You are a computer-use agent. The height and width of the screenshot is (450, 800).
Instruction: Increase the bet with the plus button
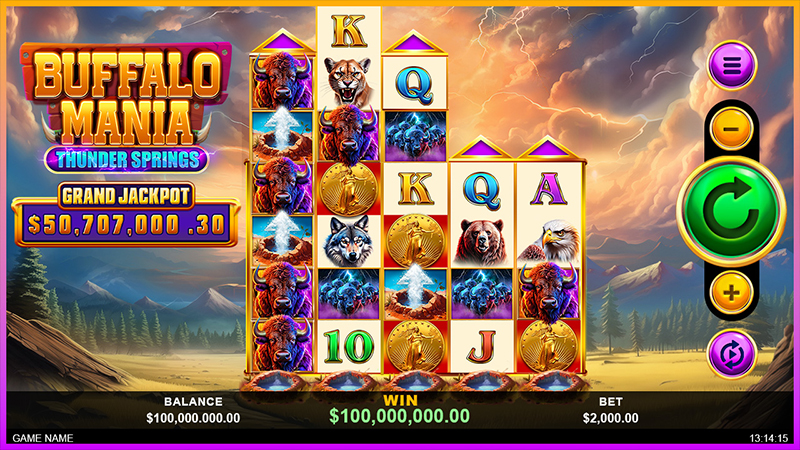click(x=732, y=292)
